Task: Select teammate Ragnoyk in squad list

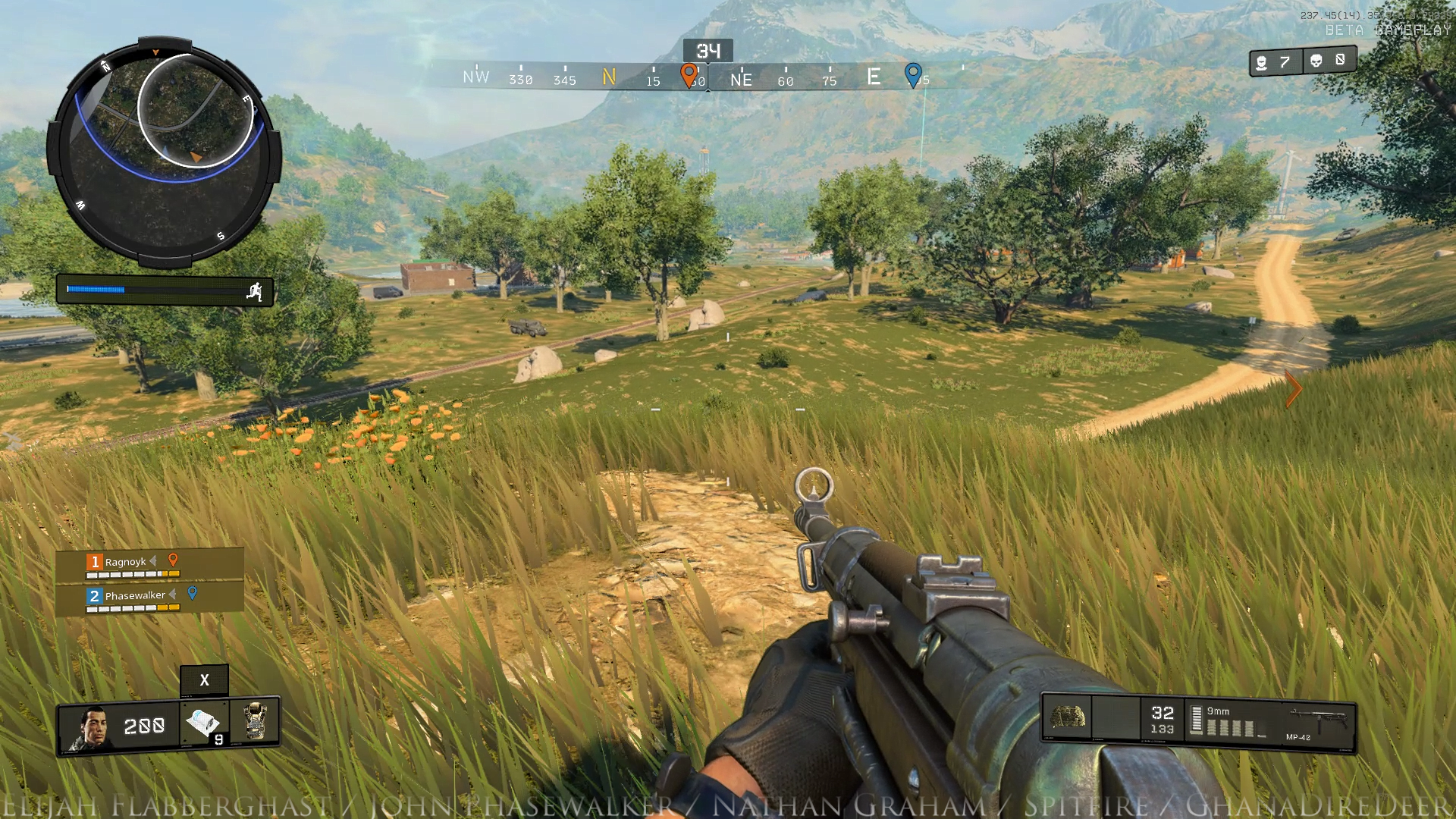Action: click(x=126, y=563)
